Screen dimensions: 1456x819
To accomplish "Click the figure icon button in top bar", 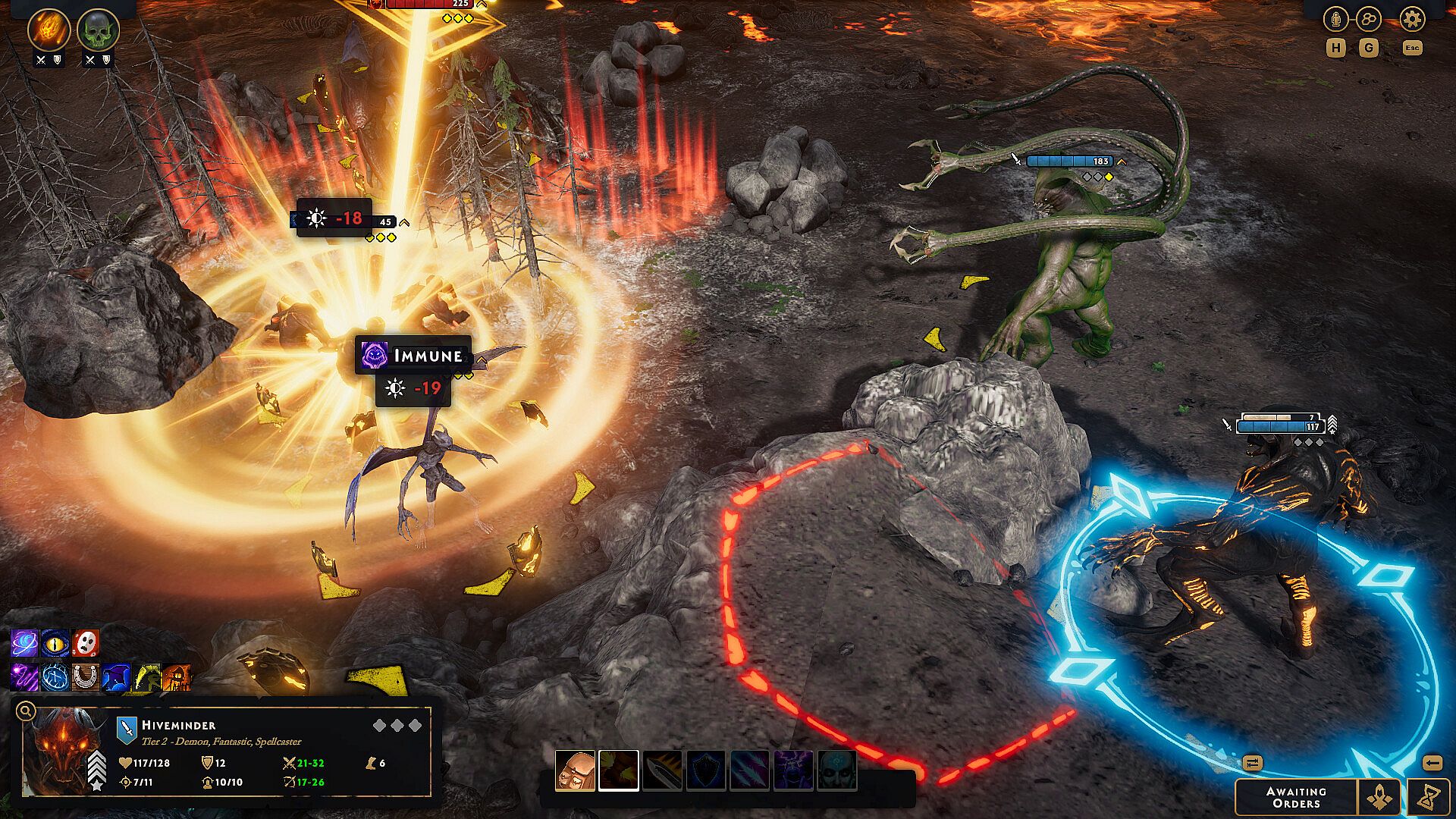I will (1335, 19).
